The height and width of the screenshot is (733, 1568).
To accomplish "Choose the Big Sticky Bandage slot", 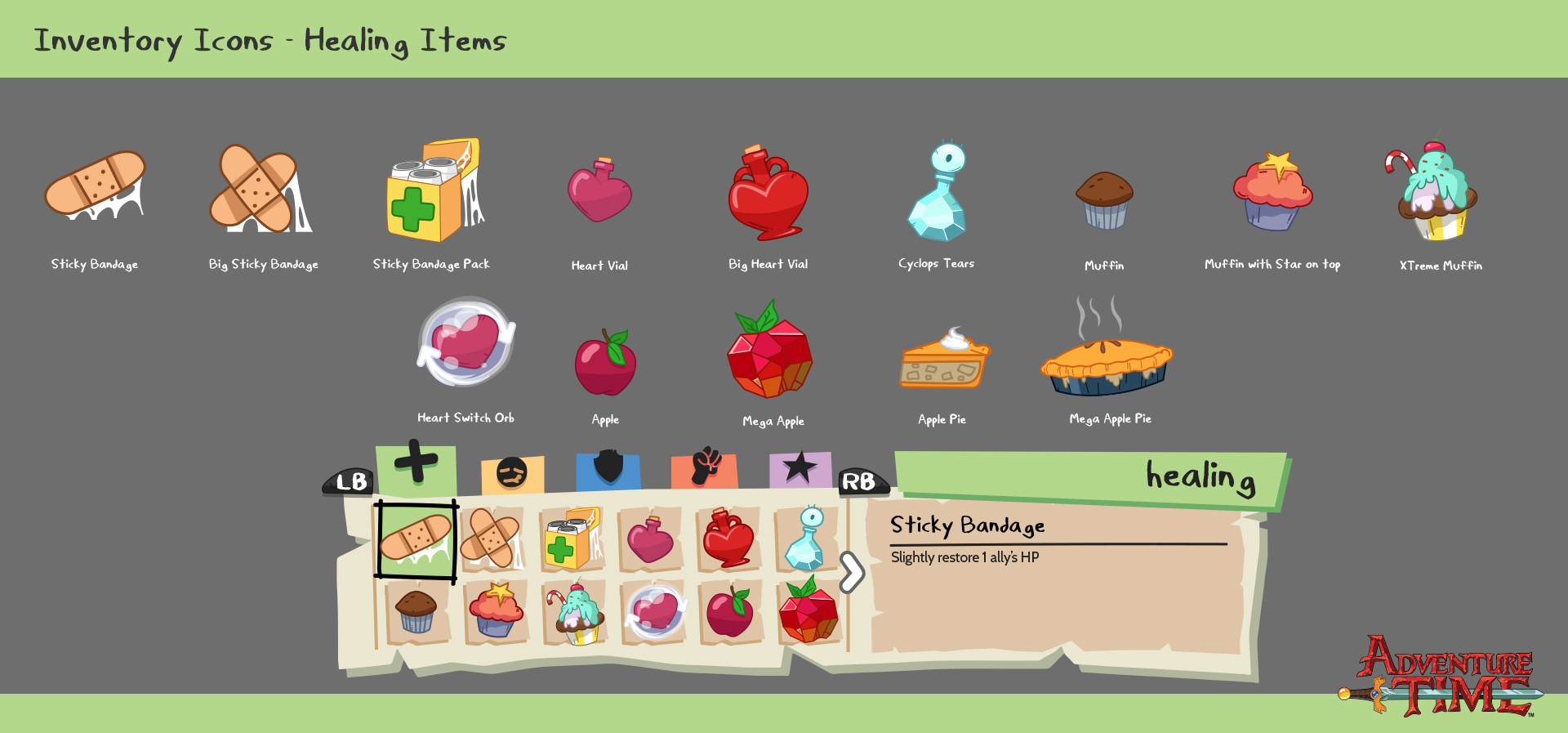I will 492,539.
